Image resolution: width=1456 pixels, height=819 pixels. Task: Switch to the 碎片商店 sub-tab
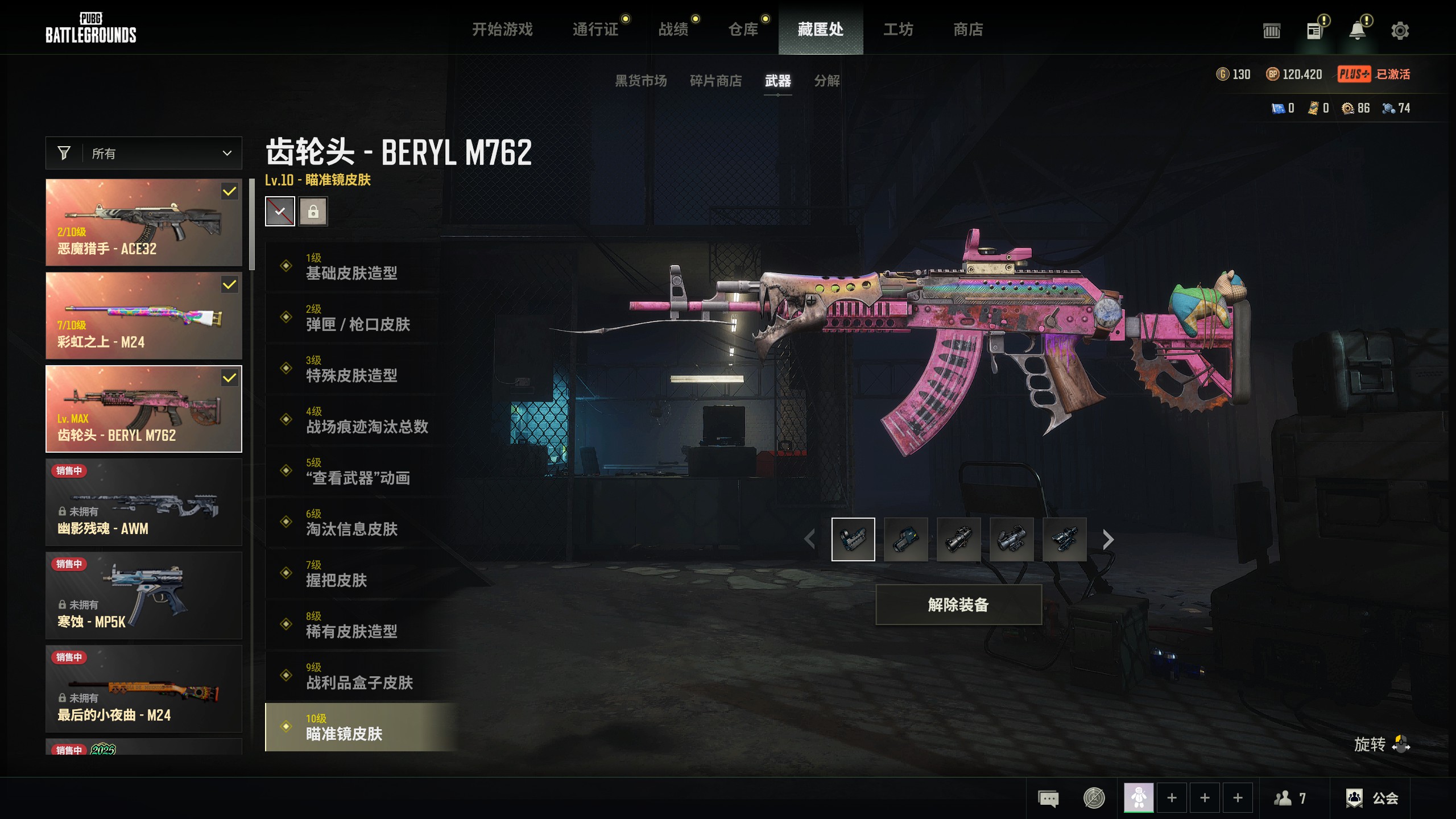click(x=715, y=81)
